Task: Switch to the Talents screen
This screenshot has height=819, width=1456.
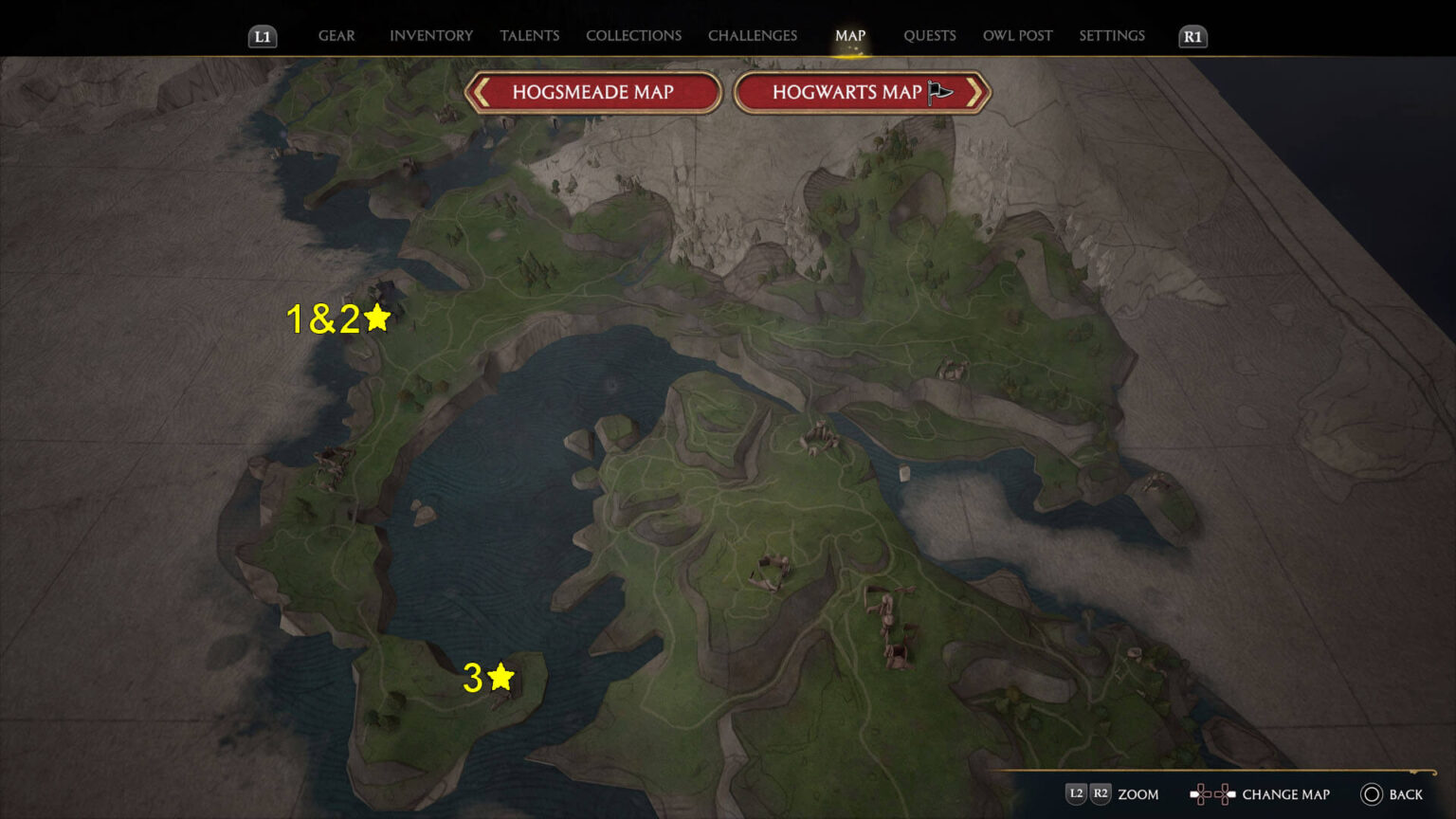Action: point(529,35)
